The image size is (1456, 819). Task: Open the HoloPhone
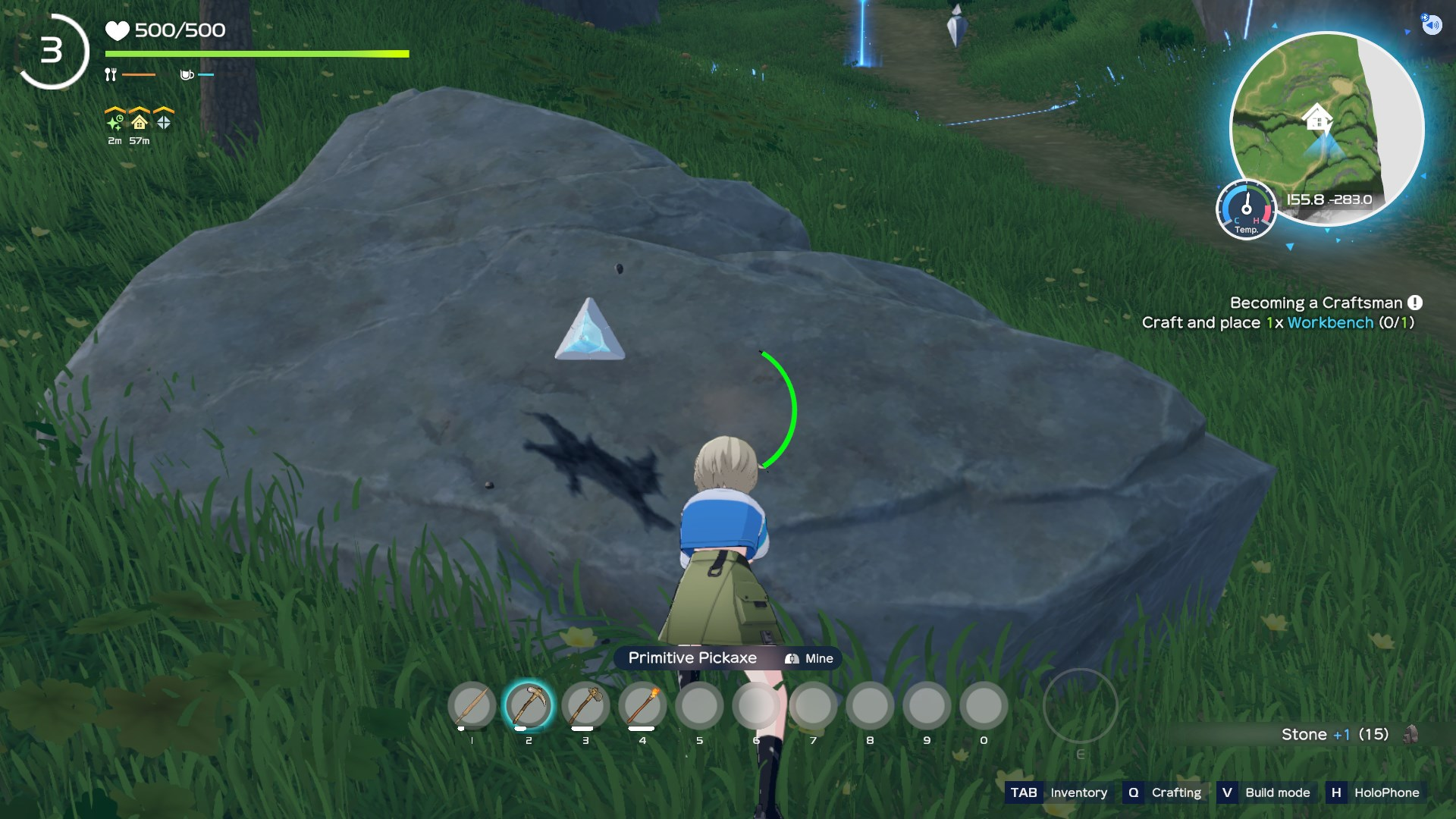(1375, 792)
